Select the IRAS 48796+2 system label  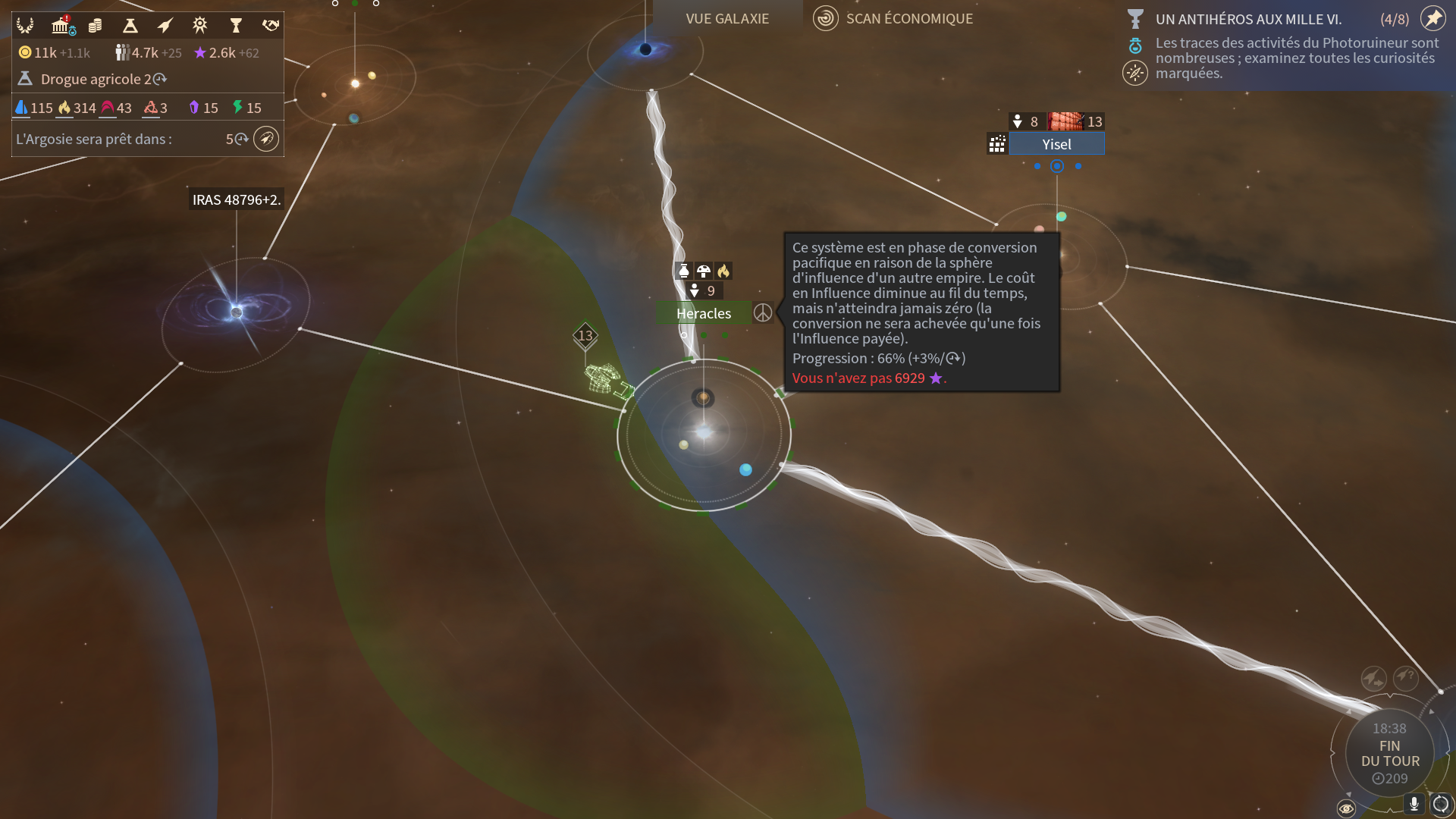(236, 199)
